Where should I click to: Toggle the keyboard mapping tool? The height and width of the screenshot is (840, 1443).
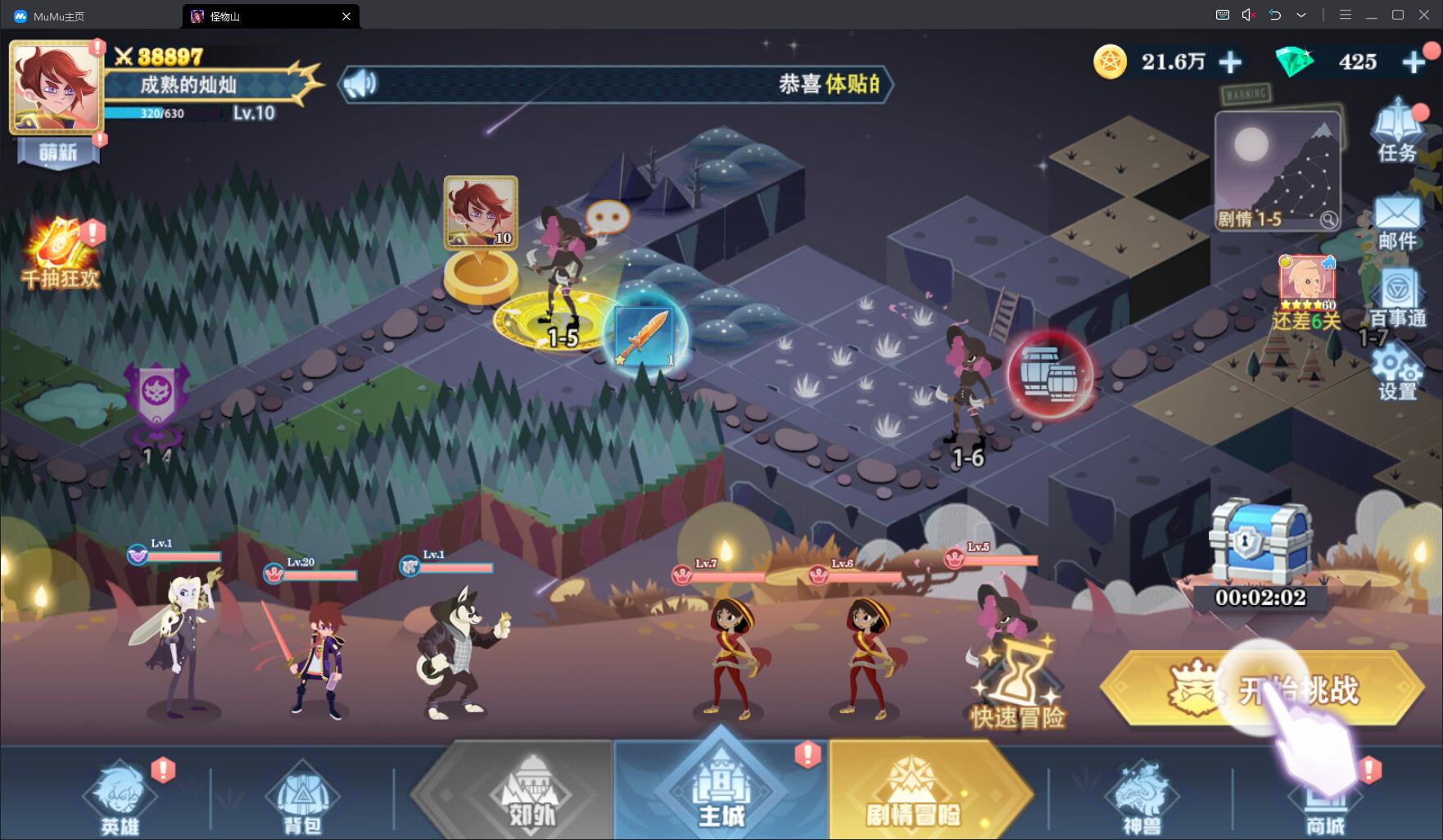pyautogui.click(x=1221, y=15)
